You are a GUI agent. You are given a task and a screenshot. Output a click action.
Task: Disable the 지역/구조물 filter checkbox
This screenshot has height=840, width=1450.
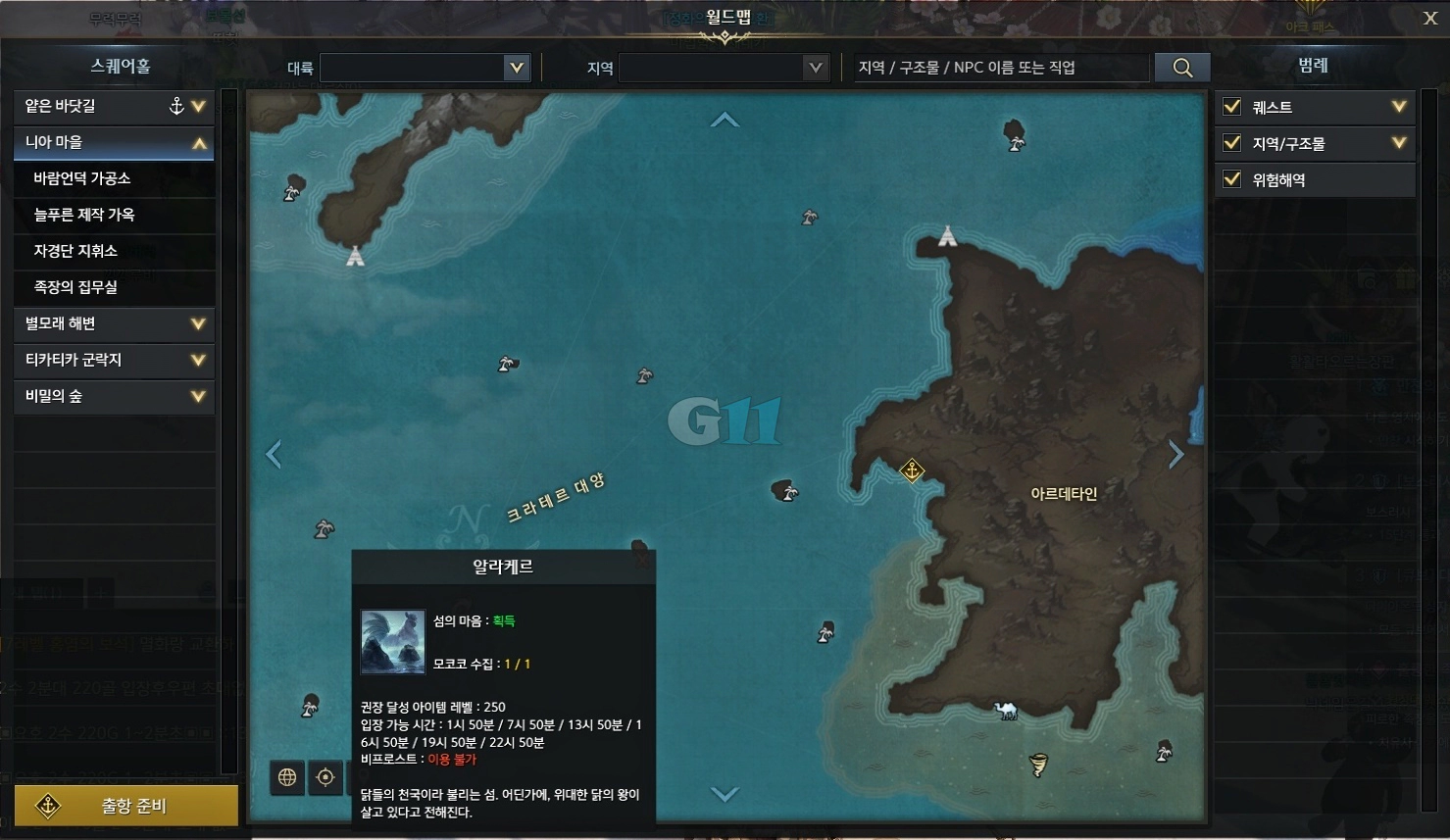pos(1231,143)
